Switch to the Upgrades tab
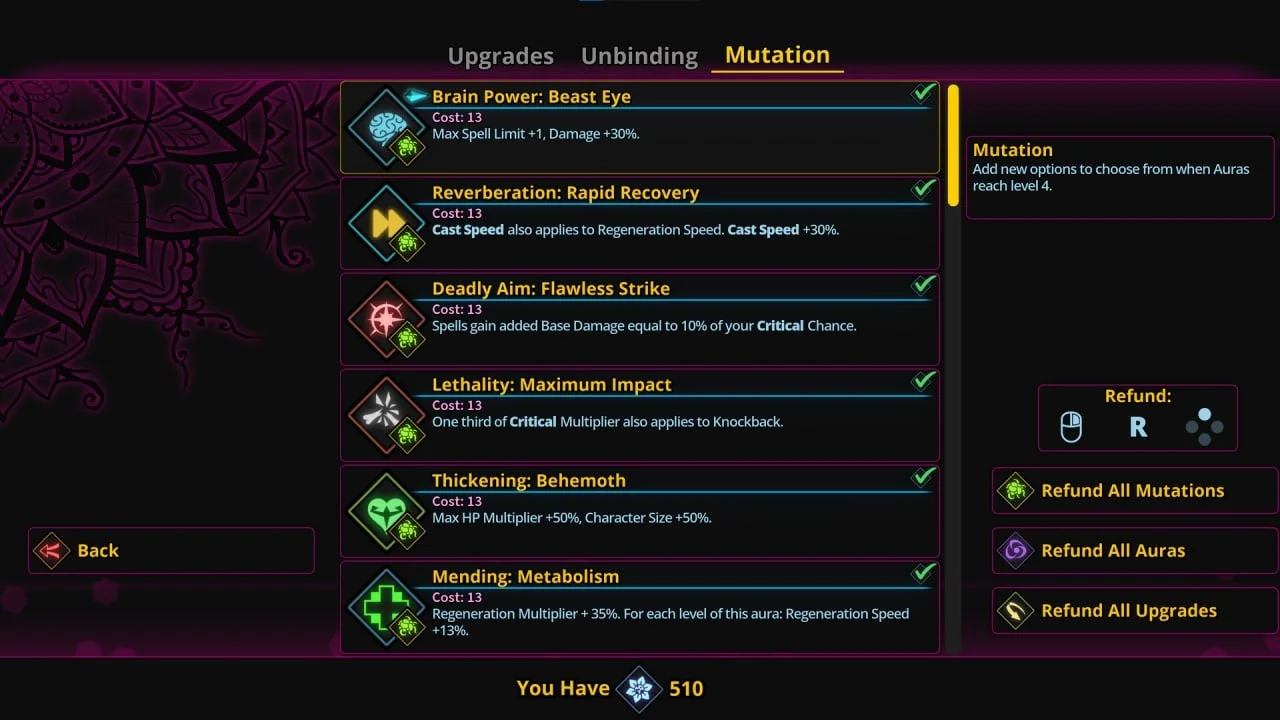The image size is (1280, 720). click(x=500, y=56)
